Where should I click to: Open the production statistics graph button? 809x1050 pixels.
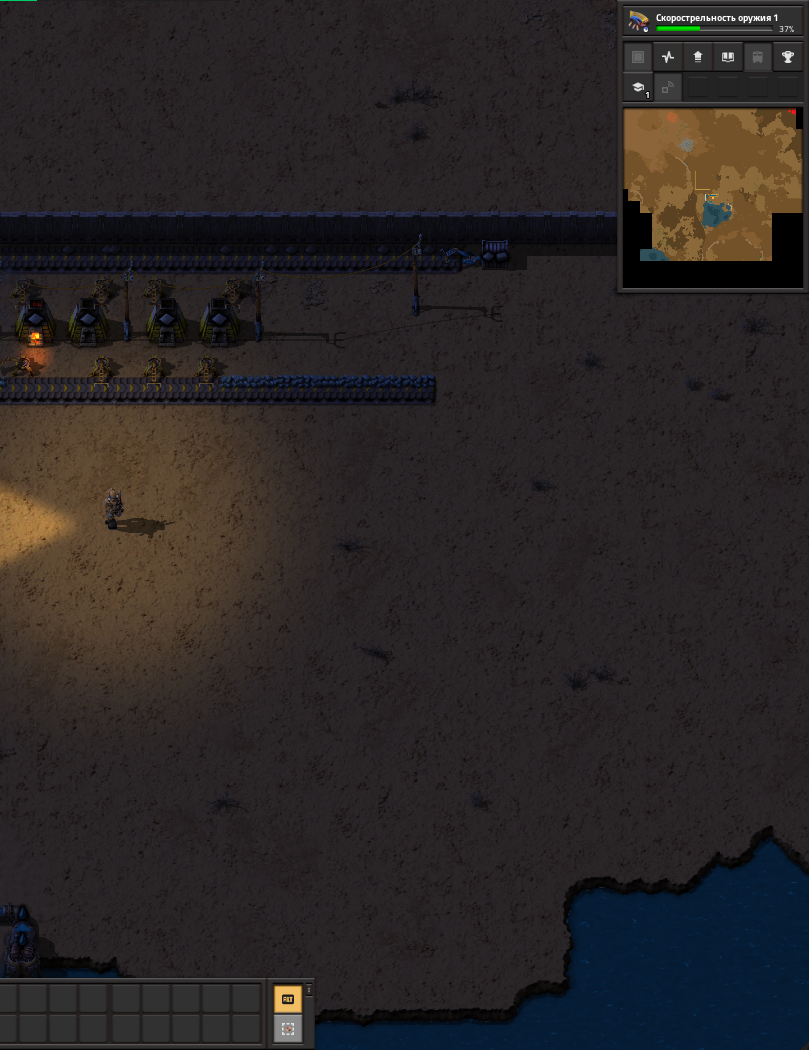click(668, 57)
